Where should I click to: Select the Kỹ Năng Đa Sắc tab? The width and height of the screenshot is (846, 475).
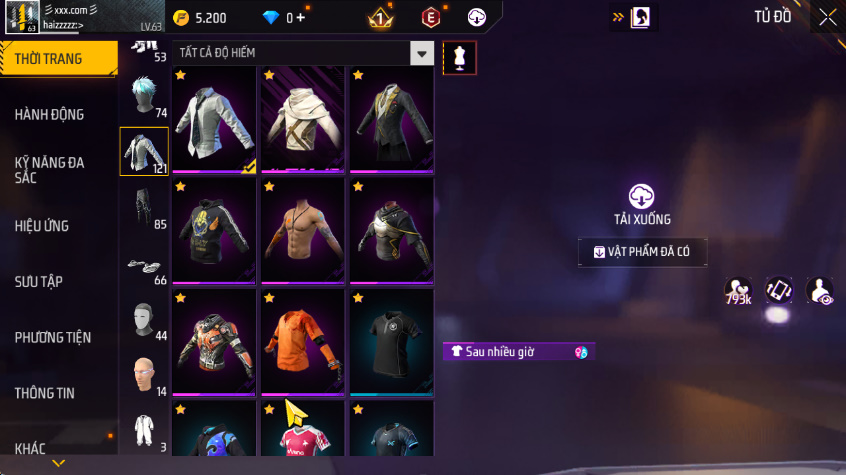click(50, 169)
